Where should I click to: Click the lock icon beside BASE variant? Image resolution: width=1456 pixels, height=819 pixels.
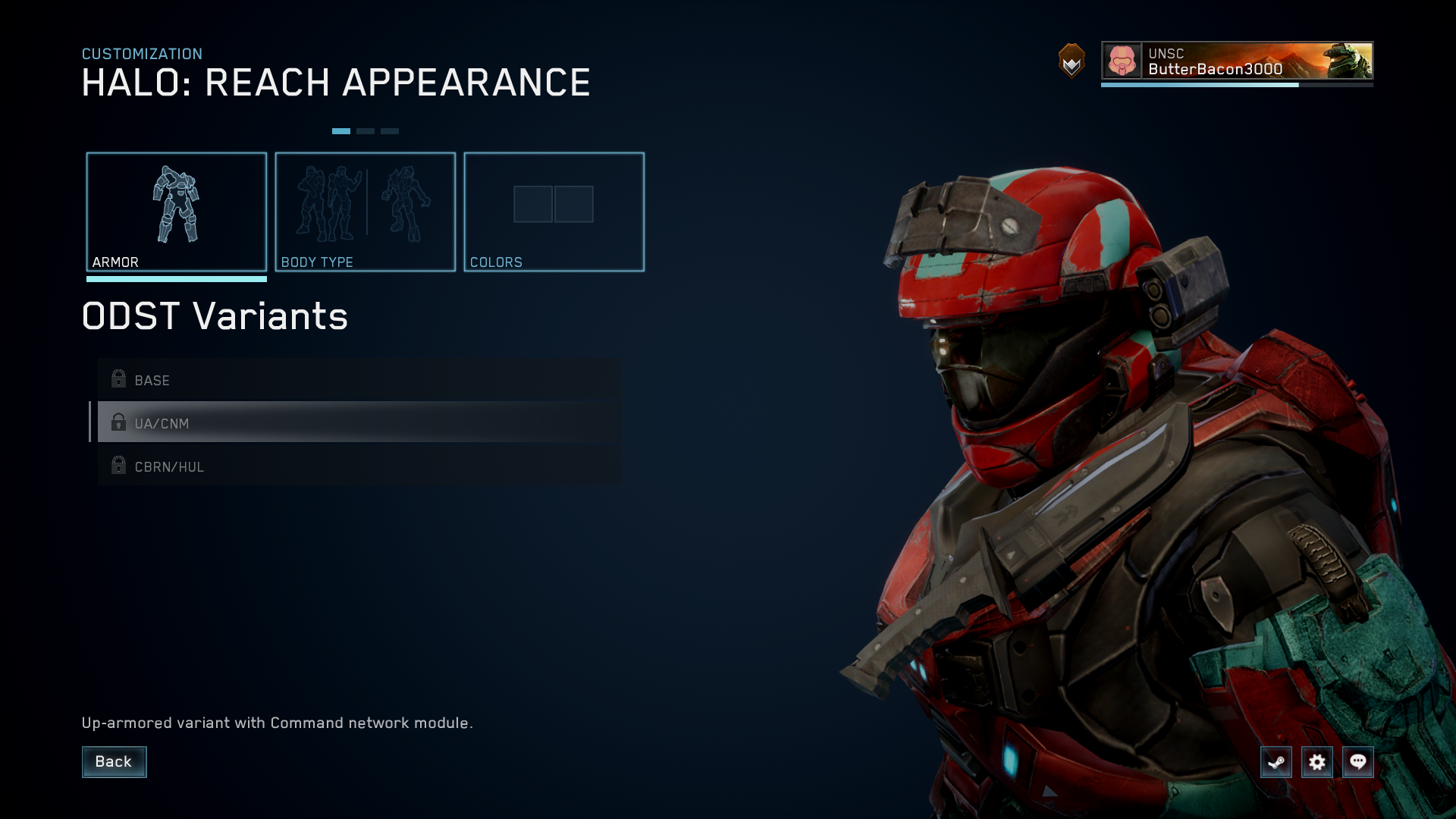click(119, 379)
